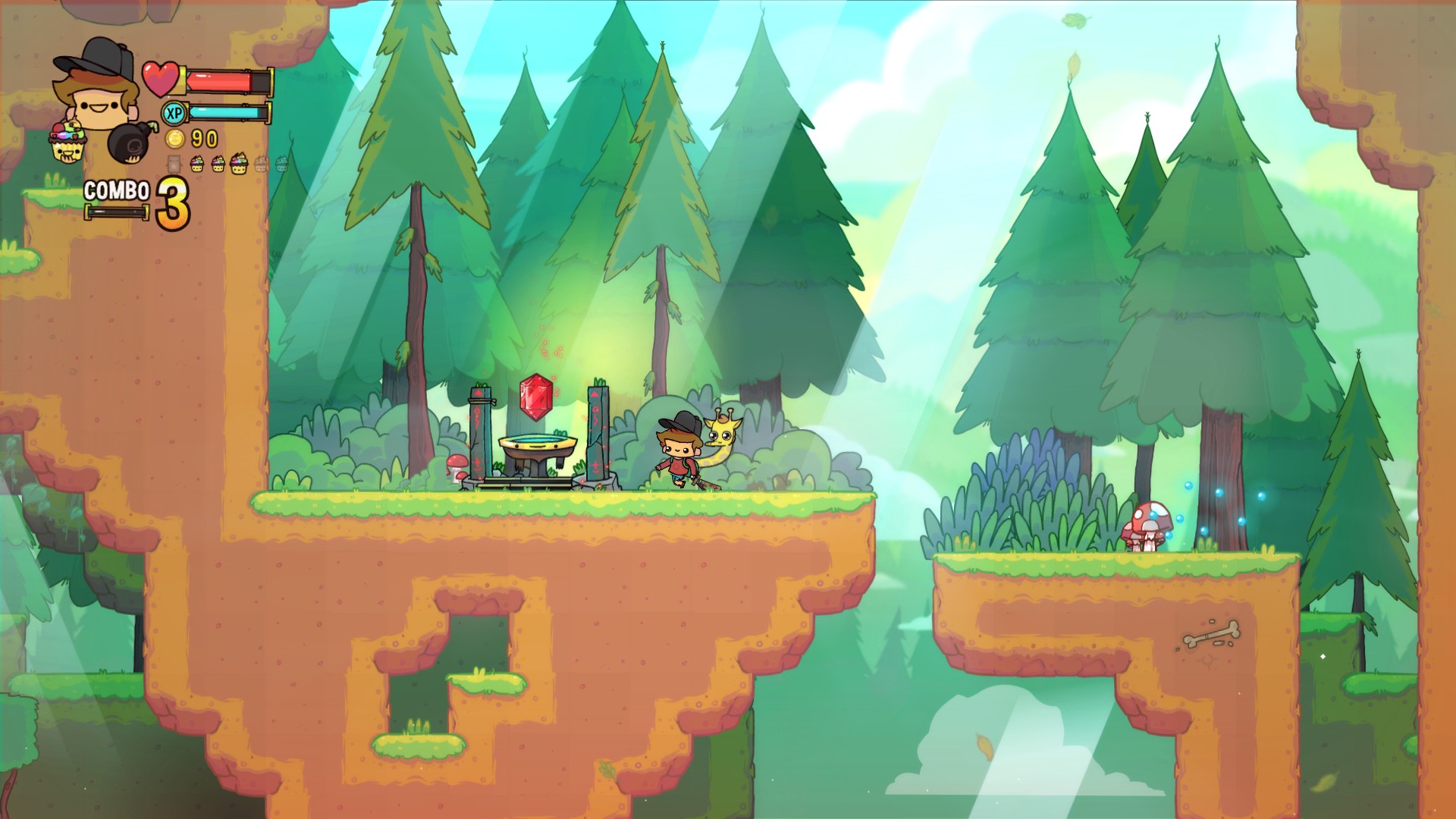Click the paper bag collectible icon

174,165
